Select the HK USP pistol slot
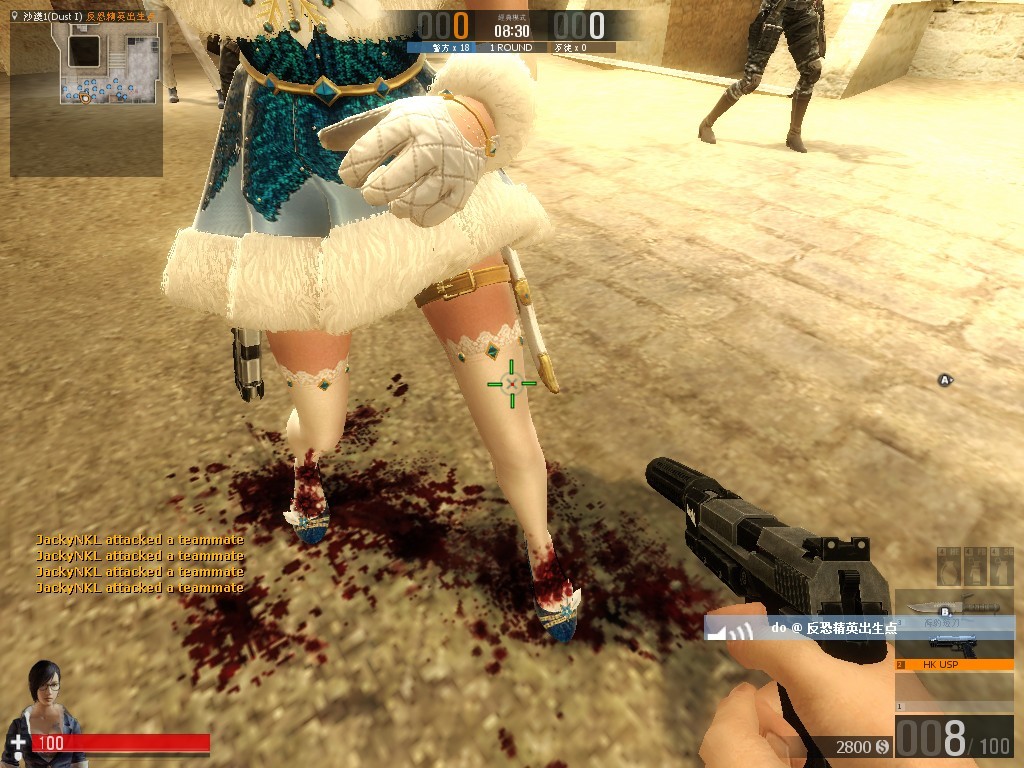This screenshot has width=1024, height=768. pos(954,647)
